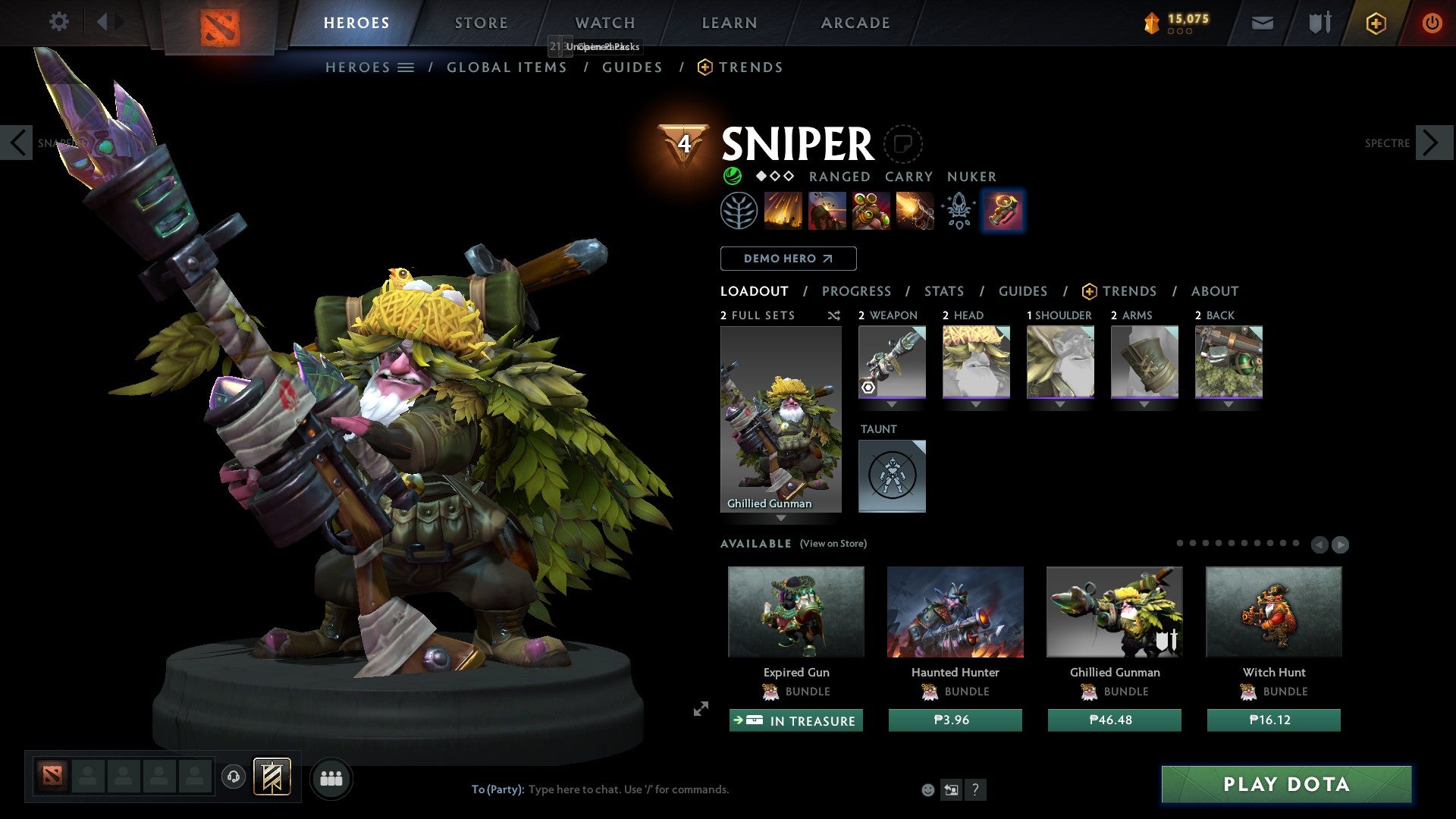1456x819 pixels.
Task: Toggle the hero preview expand arrows
Action: [x=700, y=710]
